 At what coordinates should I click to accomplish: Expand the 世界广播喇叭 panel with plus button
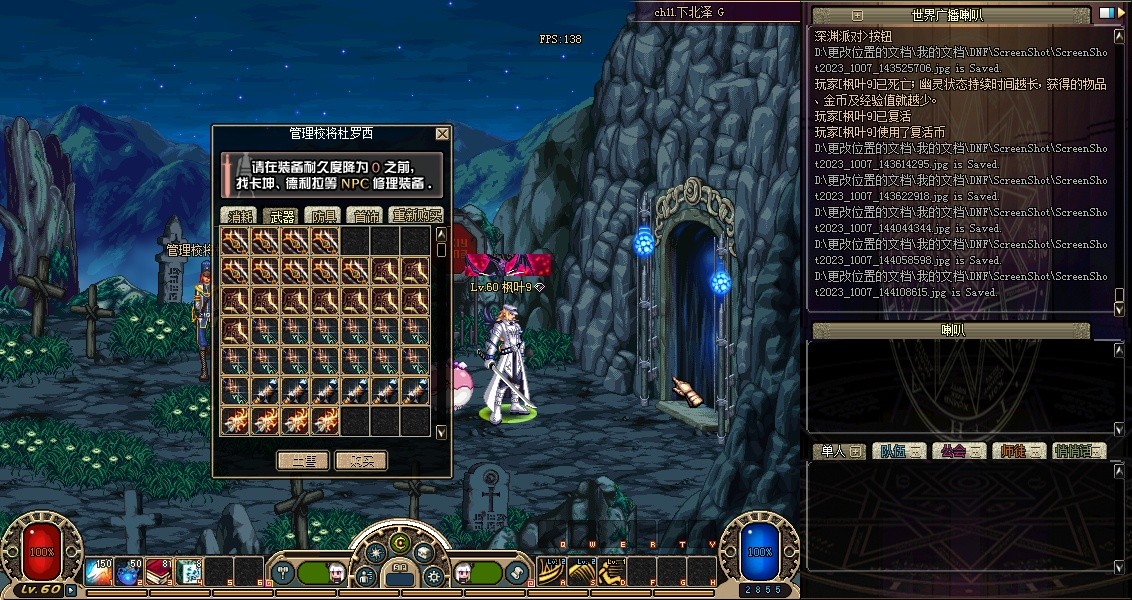[x=857, y=15]
